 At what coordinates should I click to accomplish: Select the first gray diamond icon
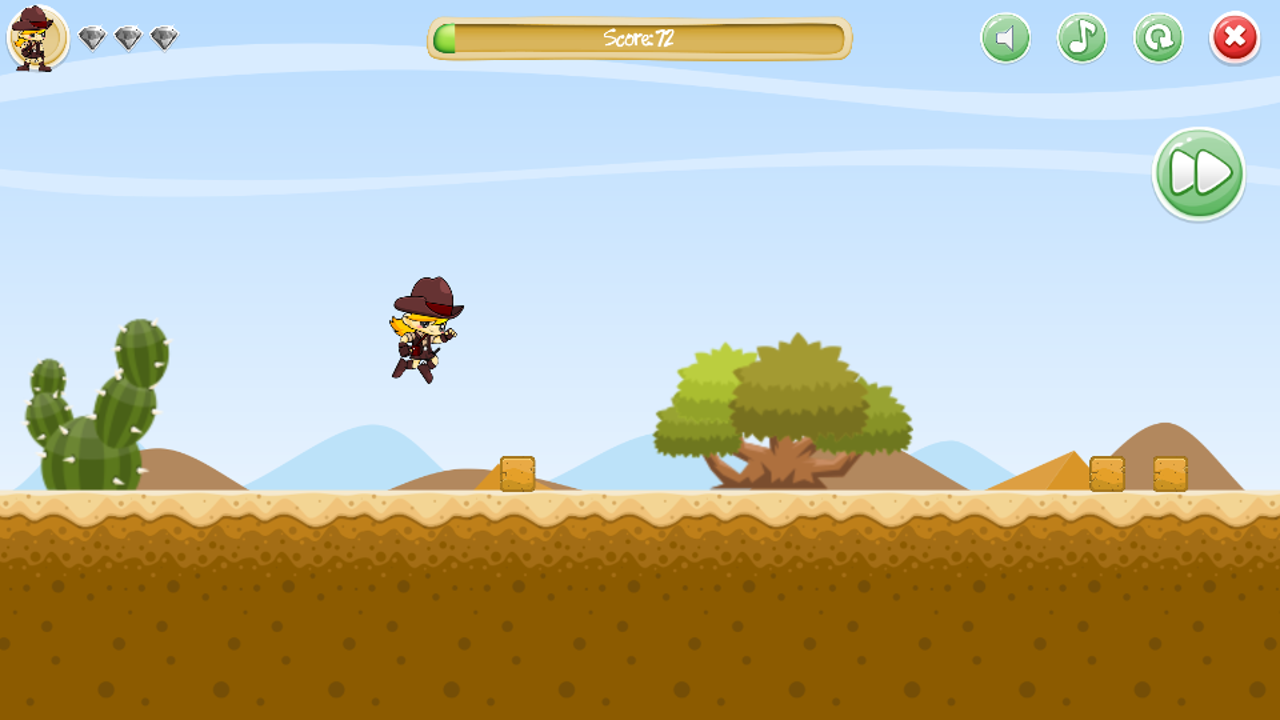tap(90, 38)
